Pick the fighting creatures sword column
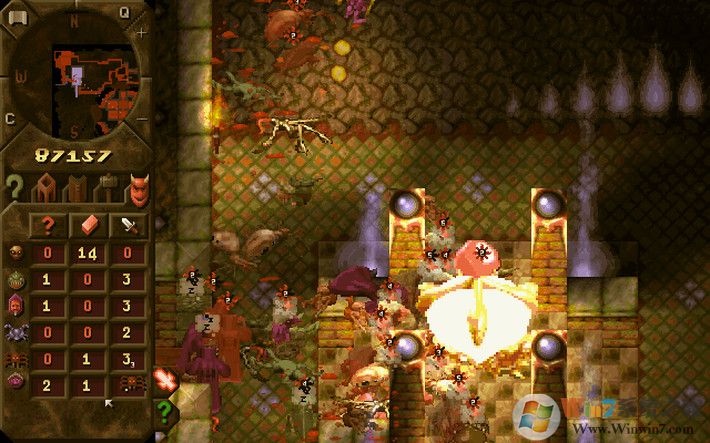Screen dimensions: 710x443 click(x=128, y=225)
